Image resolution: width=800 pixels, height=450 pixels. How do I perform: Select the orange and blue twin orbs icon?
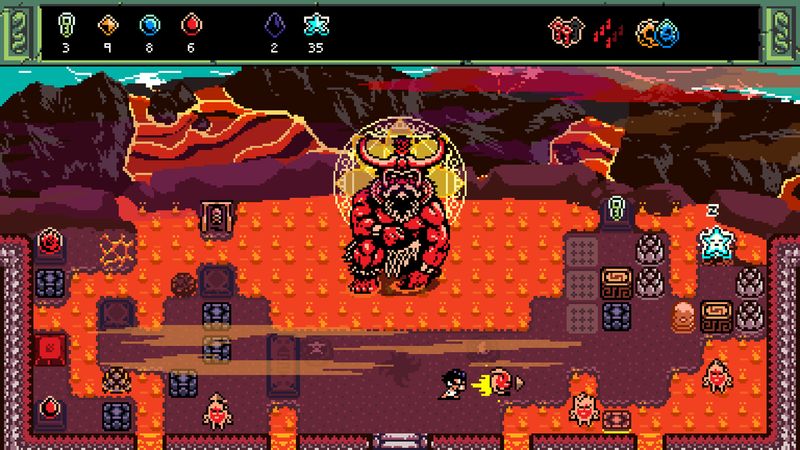[656, 32]
